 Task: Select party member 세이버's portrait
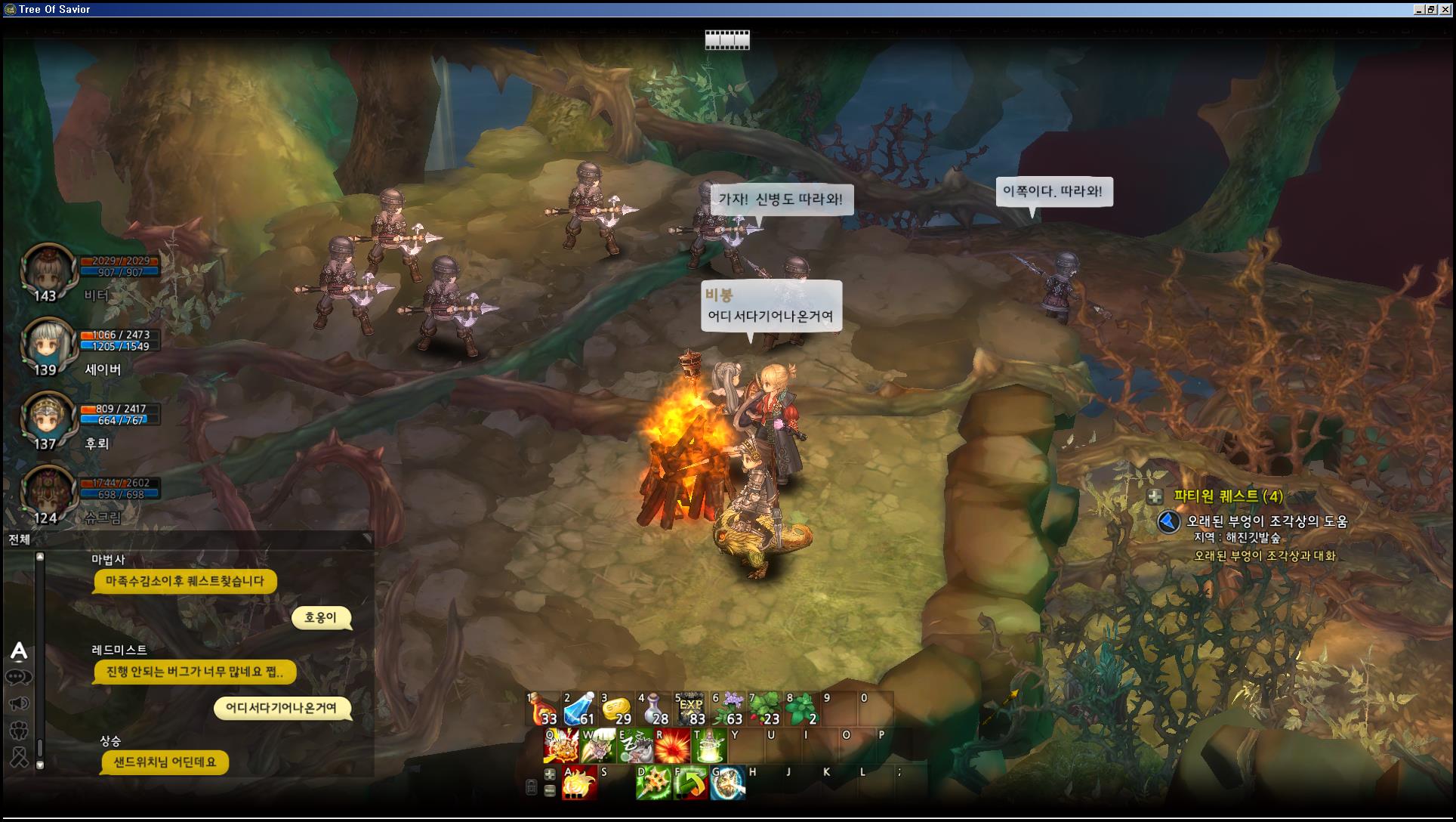pos(47,345)
